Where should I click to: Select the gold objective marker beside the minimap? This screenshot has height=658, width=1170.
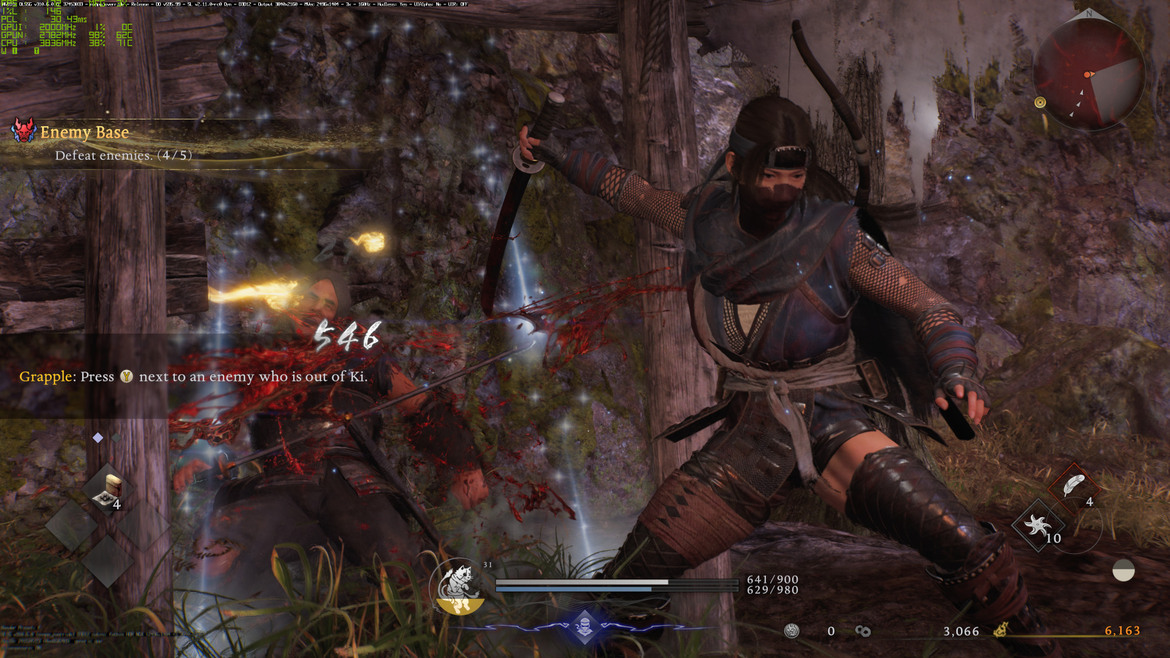[1040, 102]
